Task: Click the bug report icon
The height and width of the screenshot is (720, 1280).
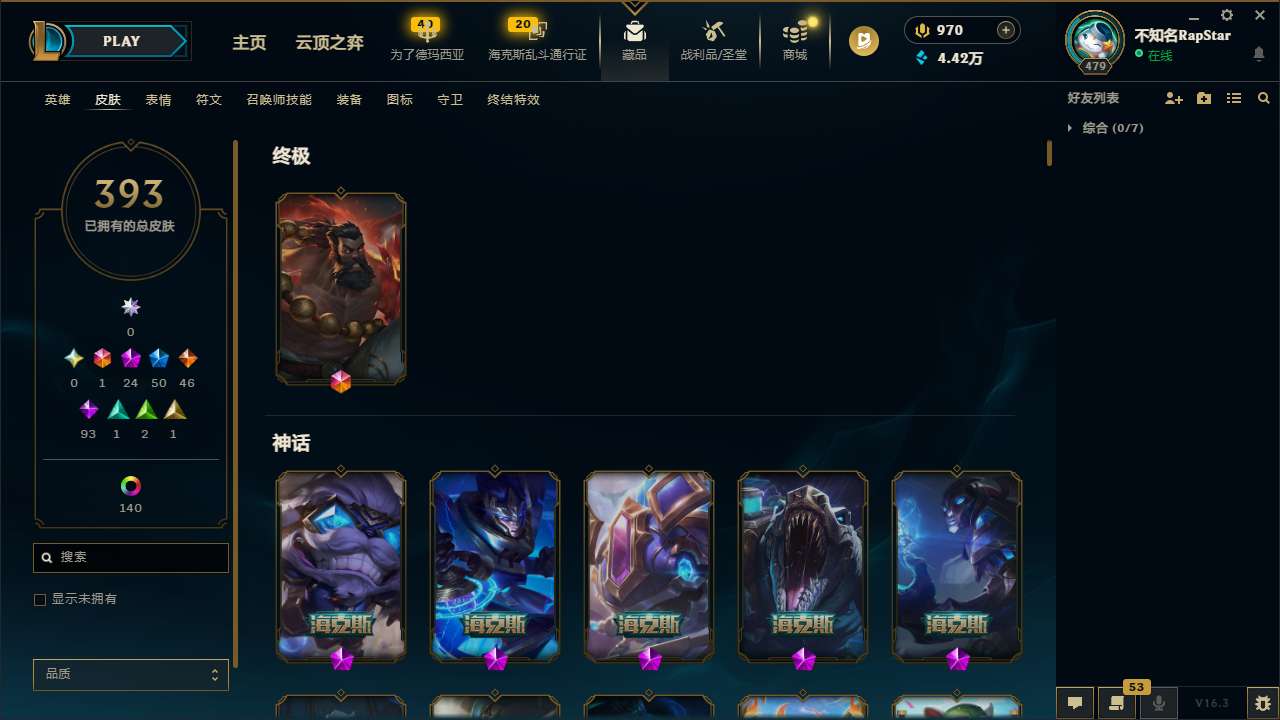Action: 1262,703
